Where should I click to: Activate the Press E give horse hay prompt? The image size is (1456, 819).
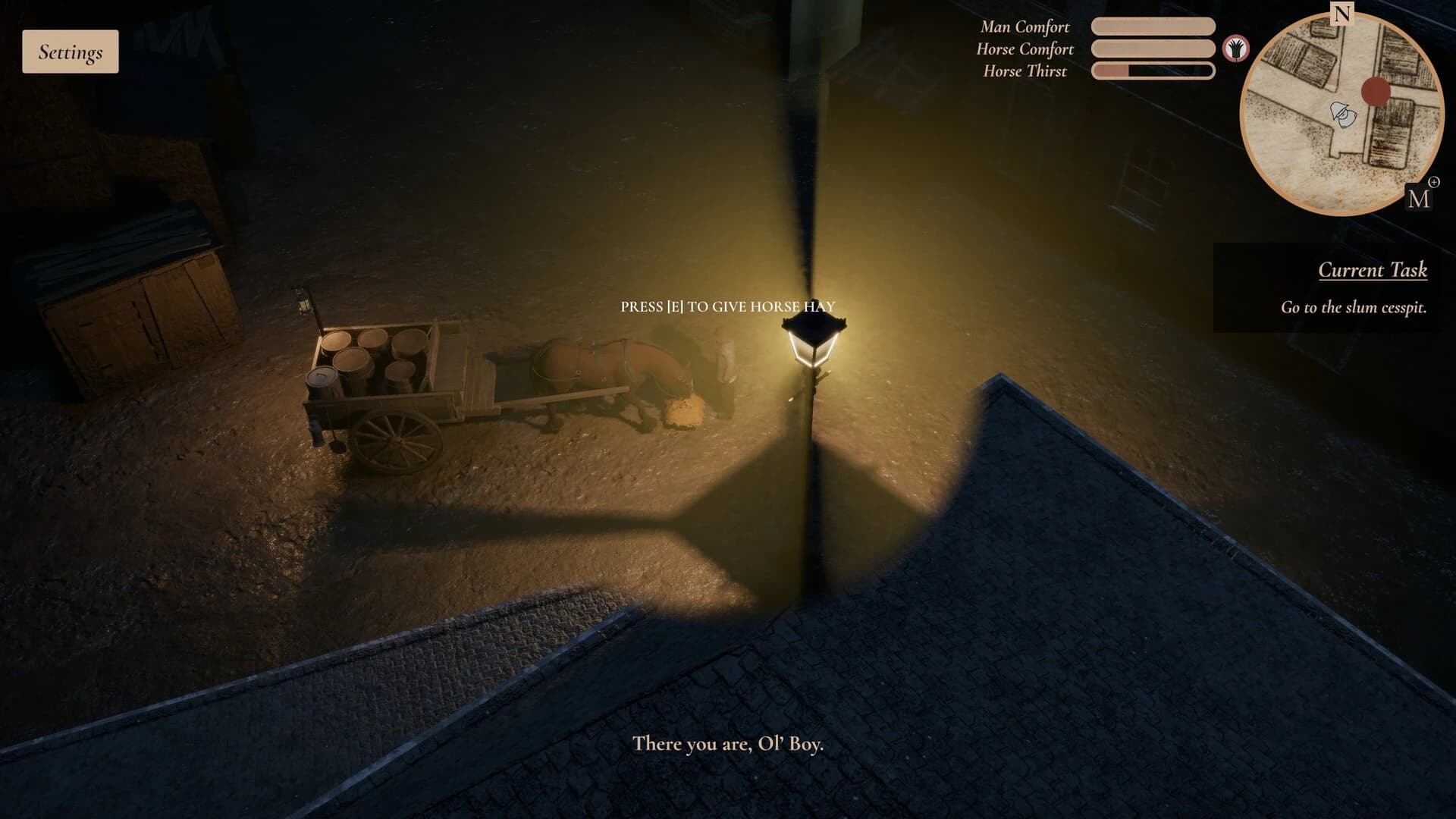point(727,306)
